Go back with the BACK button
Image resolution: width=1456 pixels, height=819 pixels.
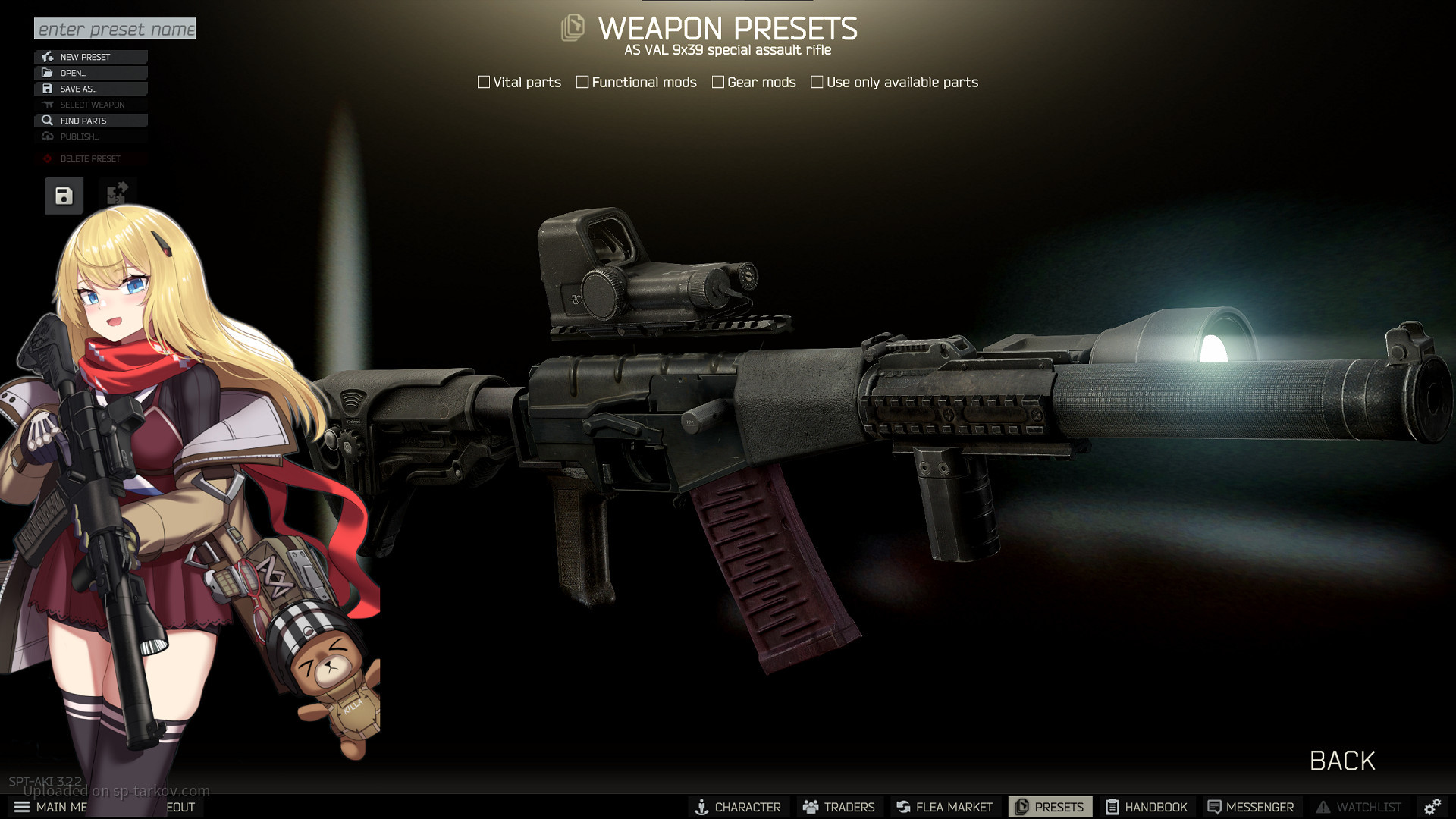[1342, 761]
